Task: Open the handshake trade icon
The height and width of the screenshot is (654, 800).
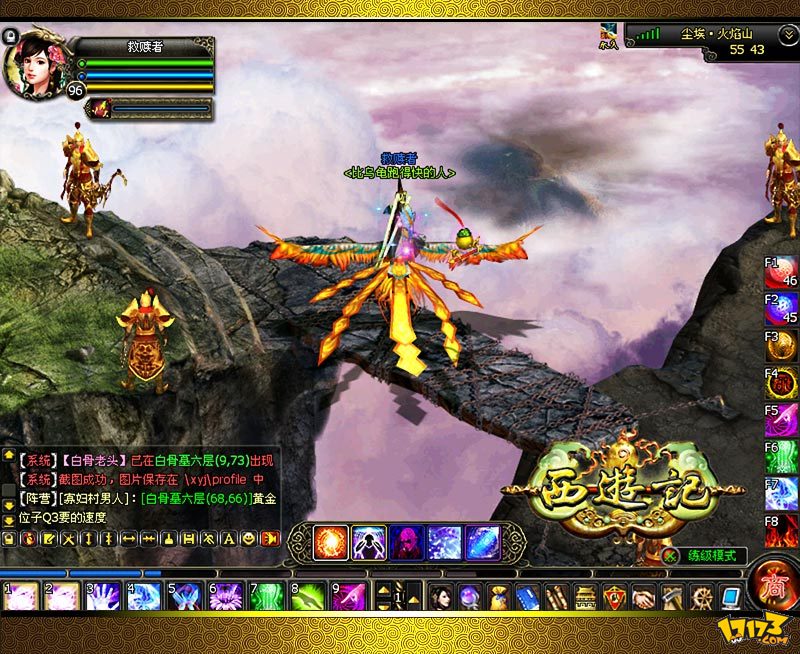Action: click(643, 597)
